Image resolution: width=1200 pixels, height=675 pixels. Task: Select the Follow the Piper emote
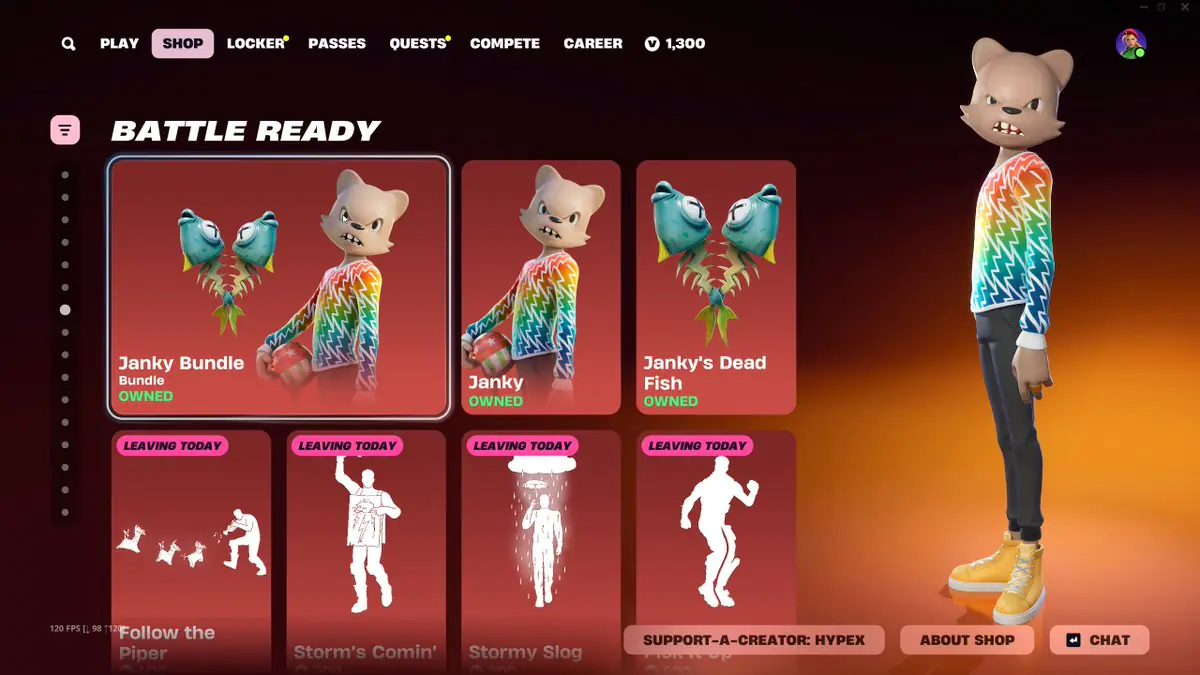coord(191,540)
